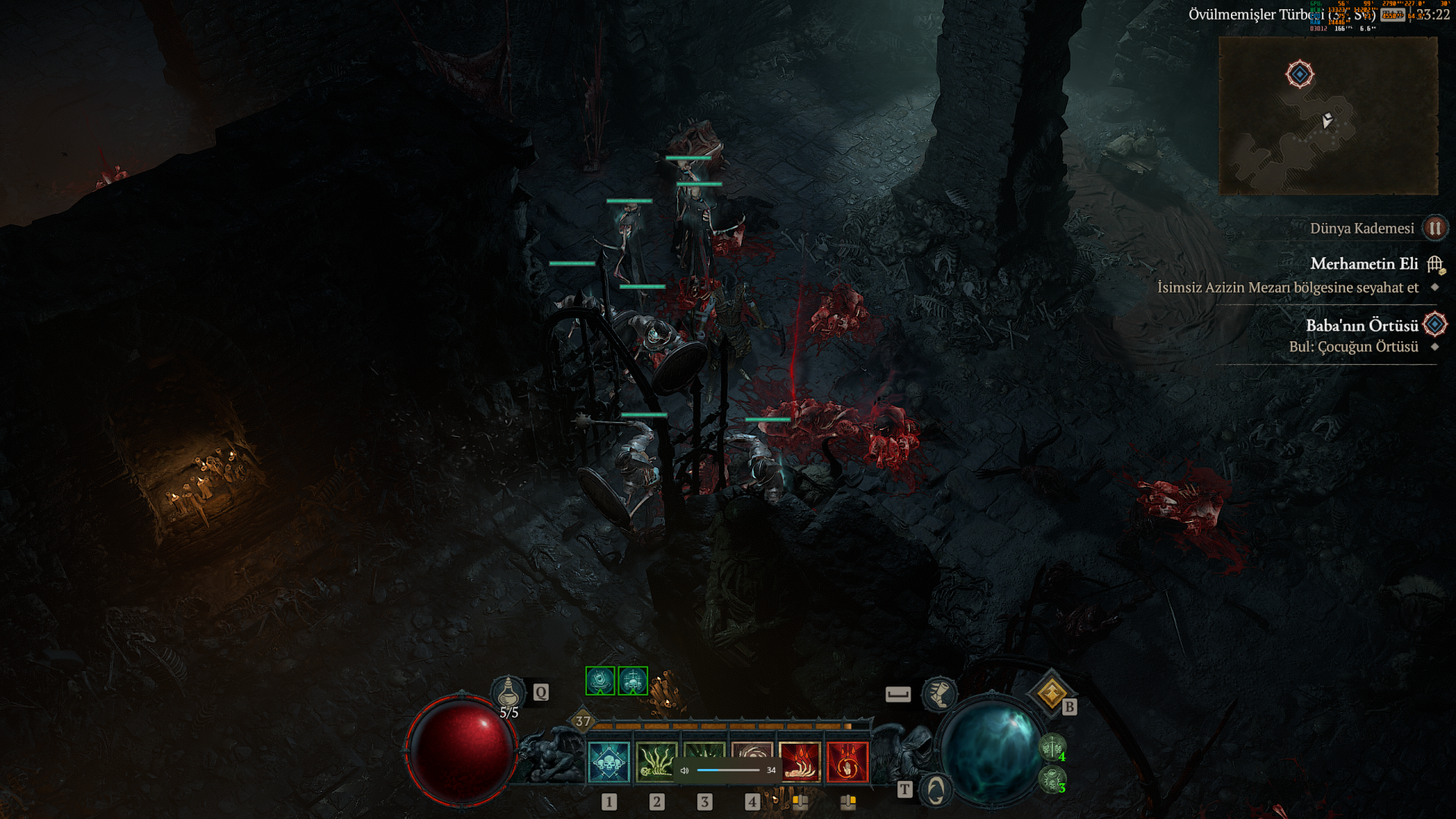Select the Merhametin Eli quest tracker
Viewport: 1456px width, 819px height.
tap(1363, 264)
